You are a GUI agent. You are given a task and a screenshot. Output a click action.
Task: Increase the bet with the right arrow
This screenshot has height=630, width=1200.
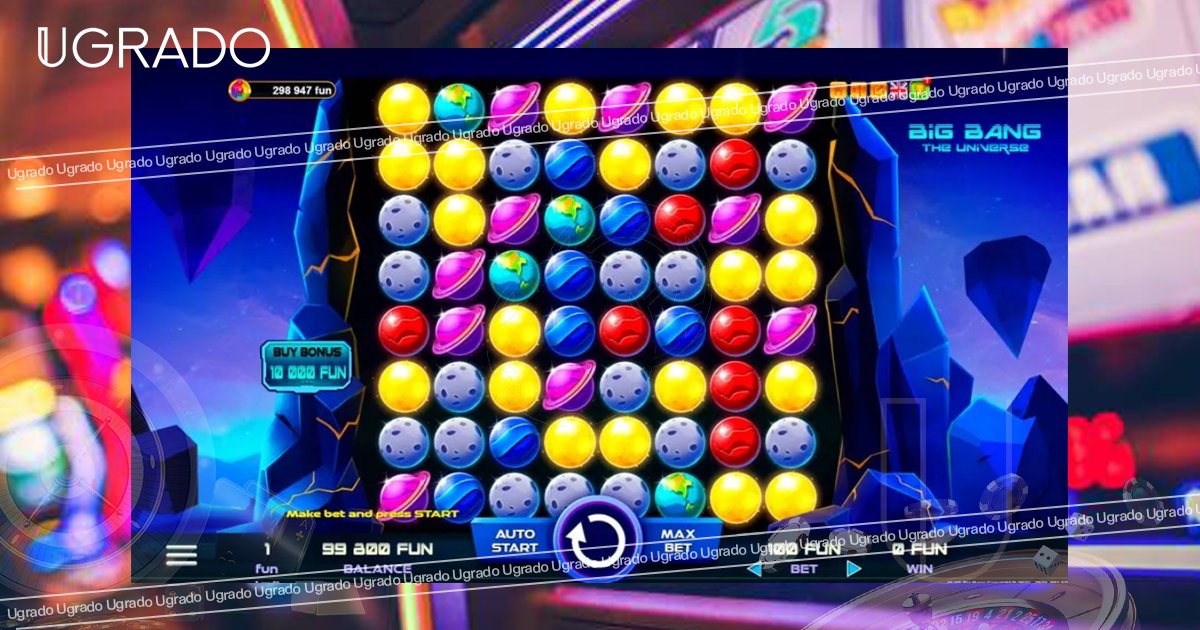(853, 569)
